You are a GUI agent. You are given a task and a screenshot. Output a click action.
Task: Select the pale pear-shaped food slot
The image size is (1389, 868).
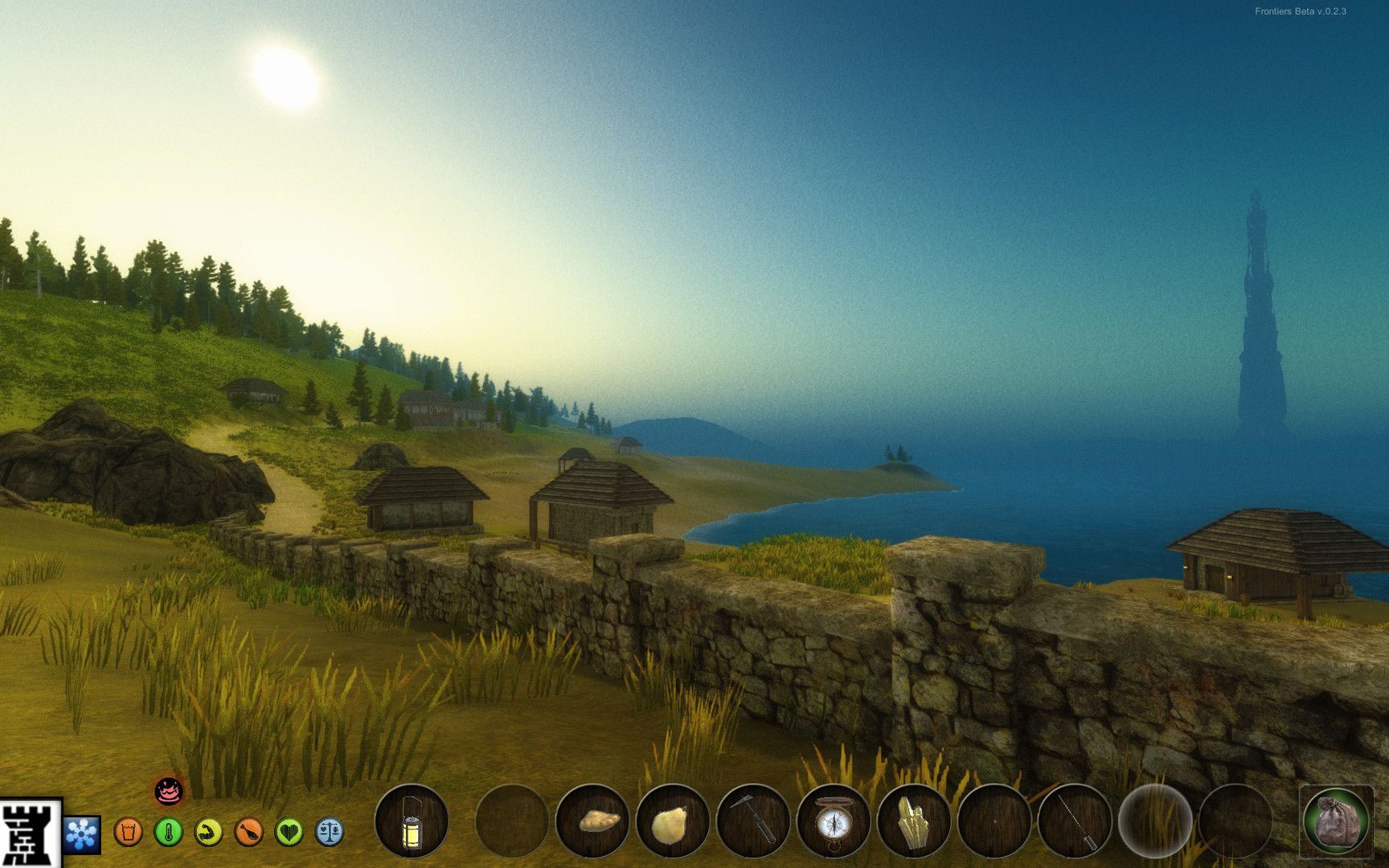tap(672, 821)
